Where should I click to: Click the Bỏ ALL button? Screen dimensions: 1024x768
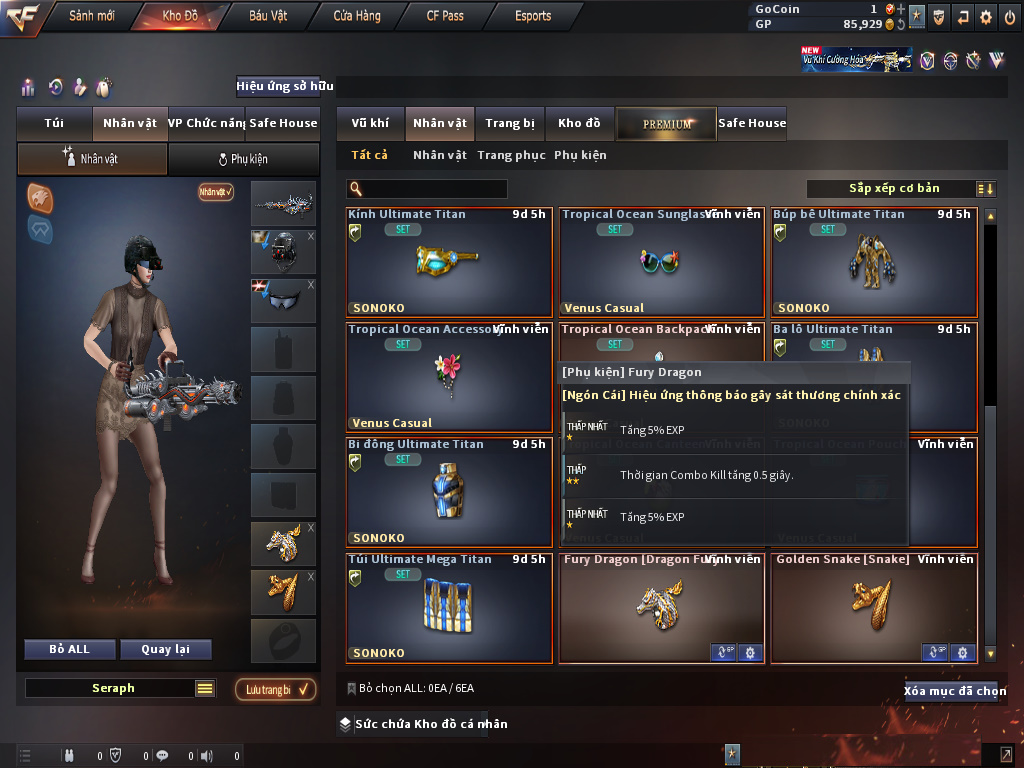pyautogui.click(x=70, y=649)
